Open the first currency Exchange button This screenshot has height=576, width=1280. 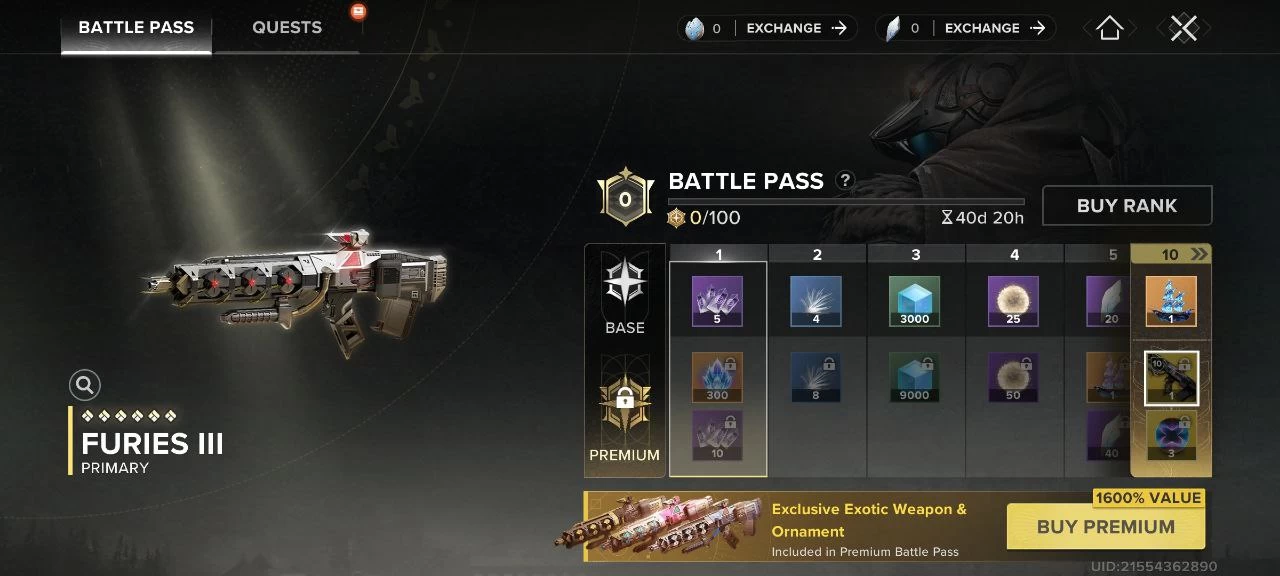[x=797, y=29]
